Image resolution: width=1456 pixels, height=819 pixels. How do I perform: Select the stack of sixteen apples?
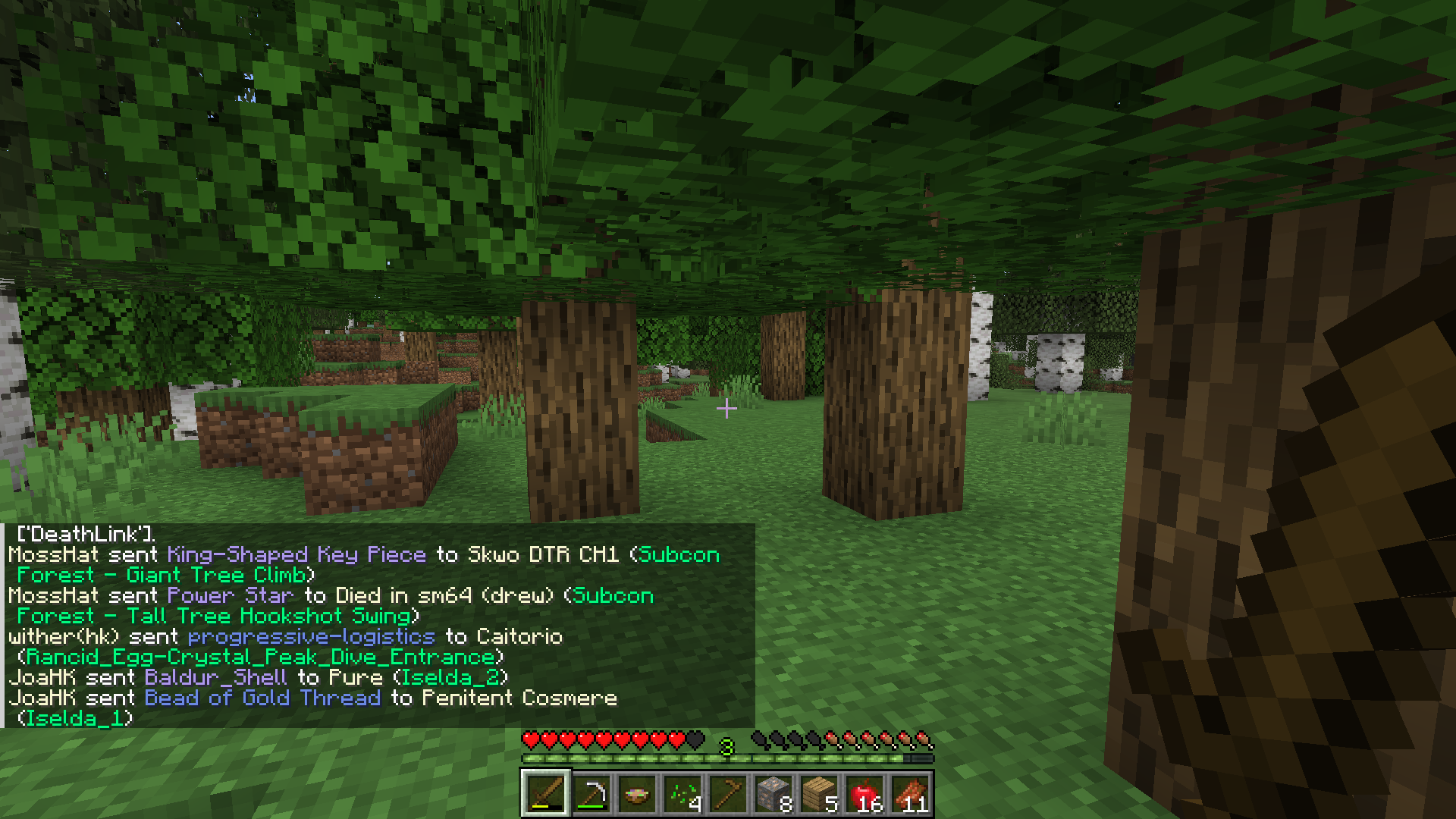[x=864, y=794]
